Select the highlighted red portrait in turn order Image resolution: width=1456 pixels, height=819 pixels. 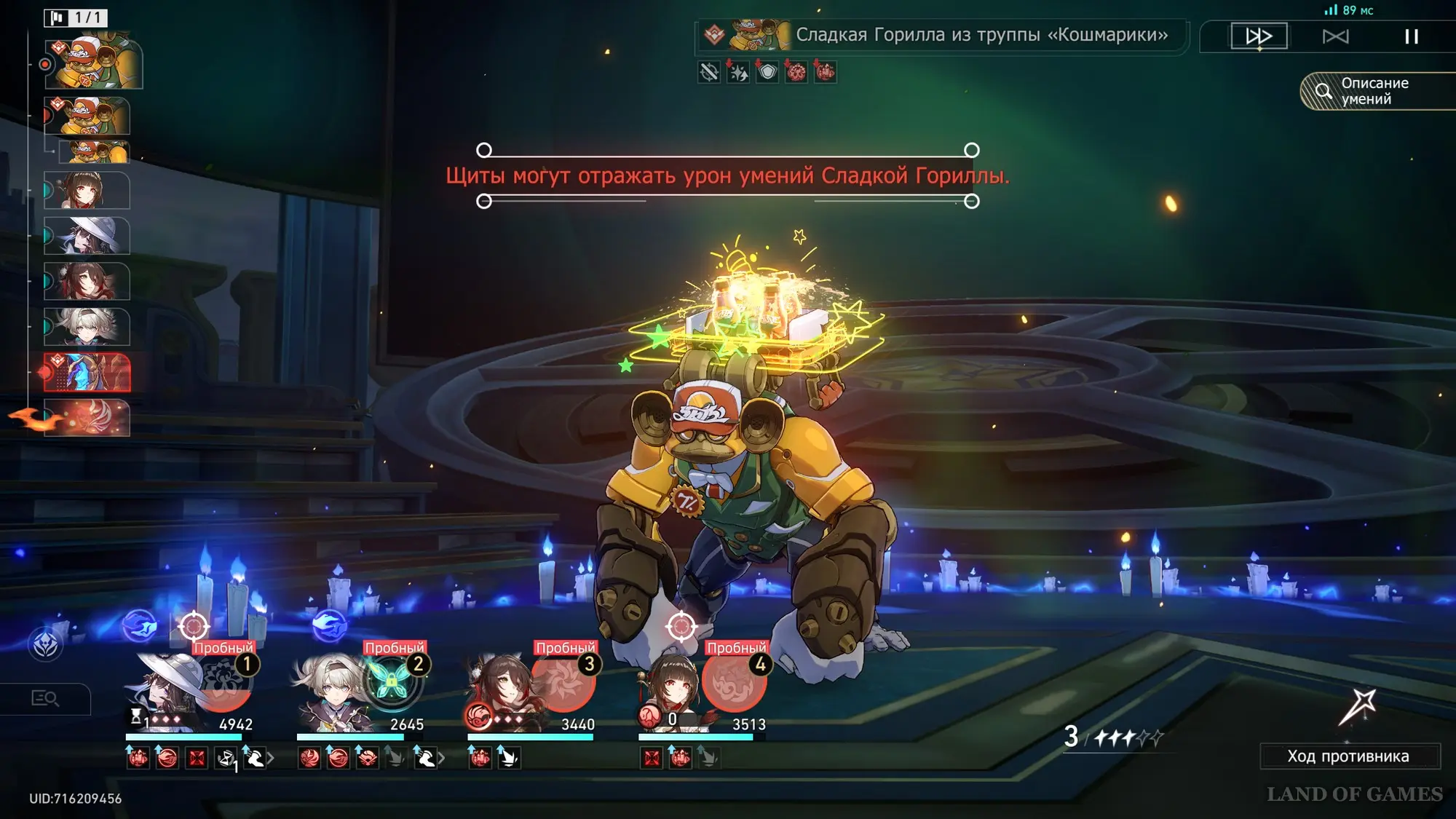[87, 373]
